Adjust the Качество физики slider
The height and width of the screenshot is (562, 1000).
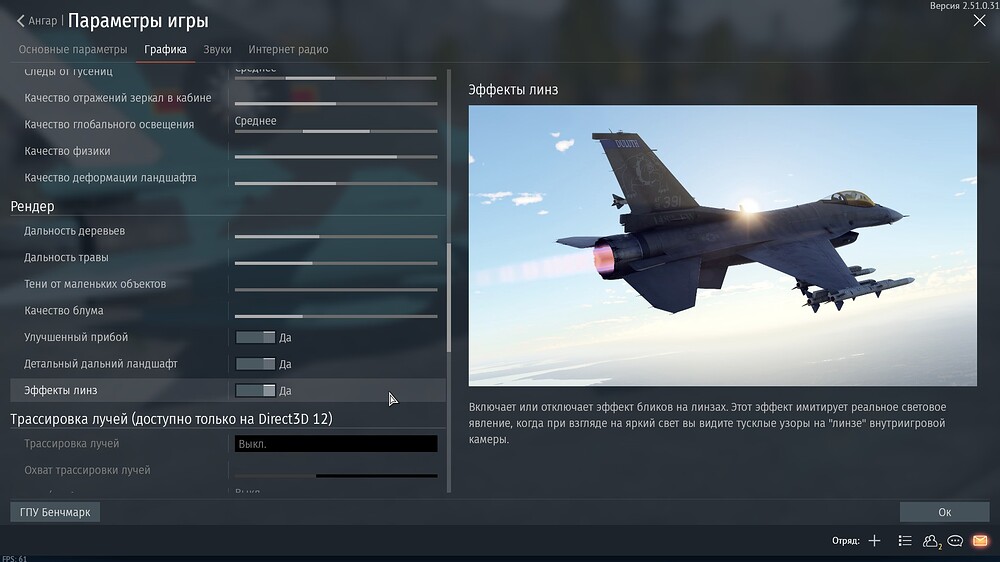(336, 157)
